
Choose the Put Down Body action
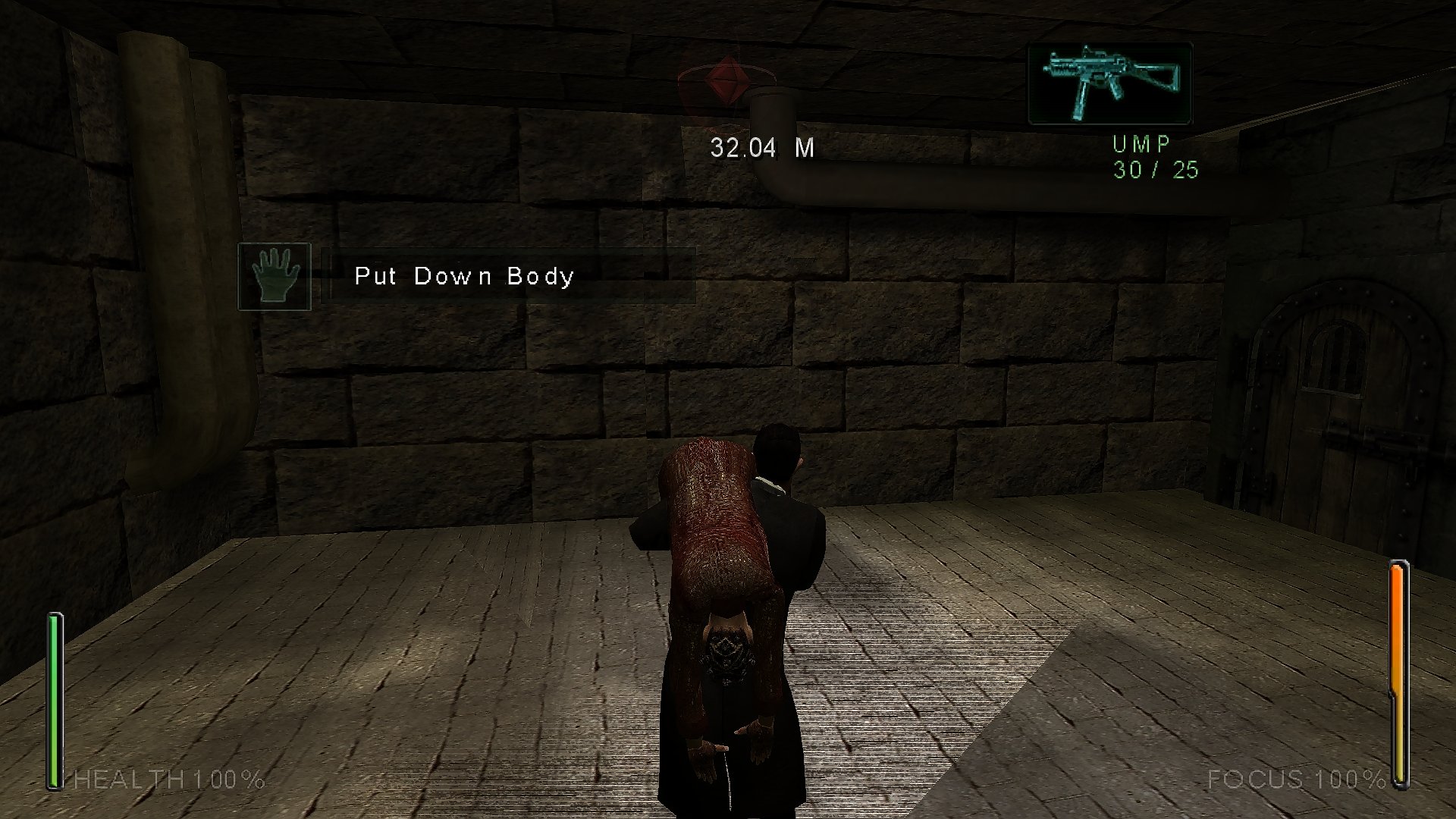coord(464,276)
